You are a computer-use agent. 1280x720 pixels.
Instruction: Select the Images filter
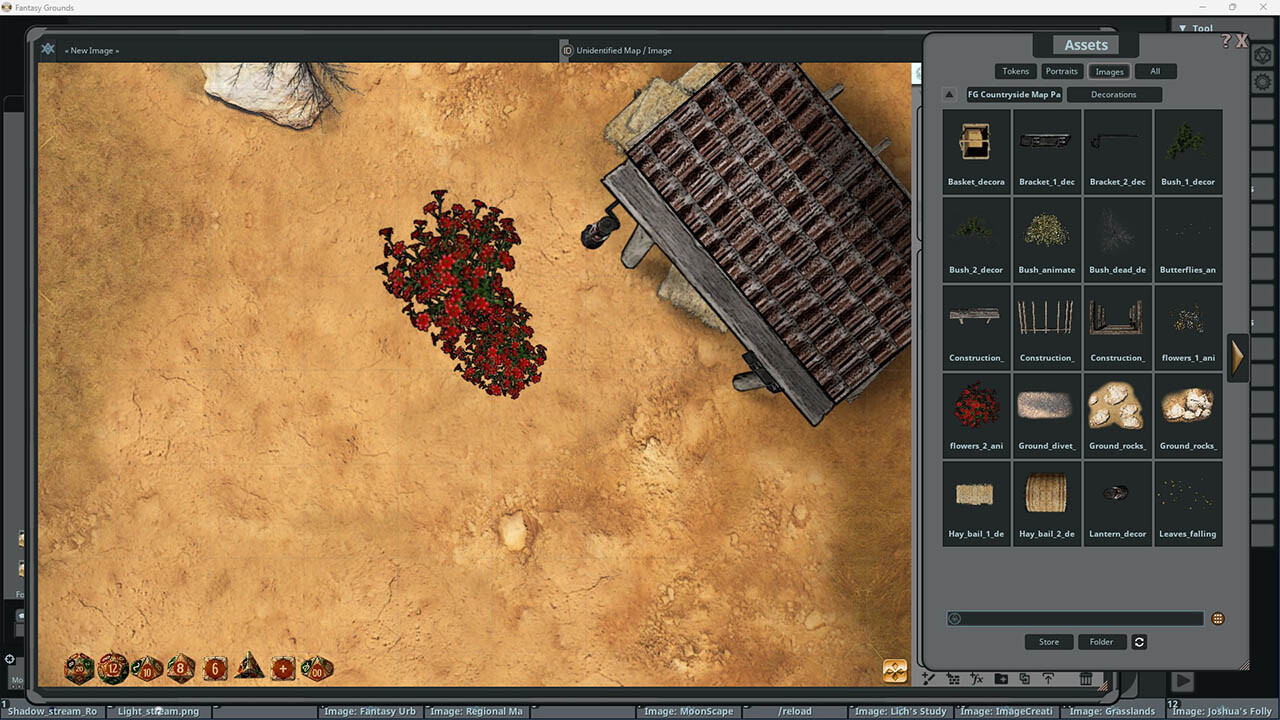1109,71
